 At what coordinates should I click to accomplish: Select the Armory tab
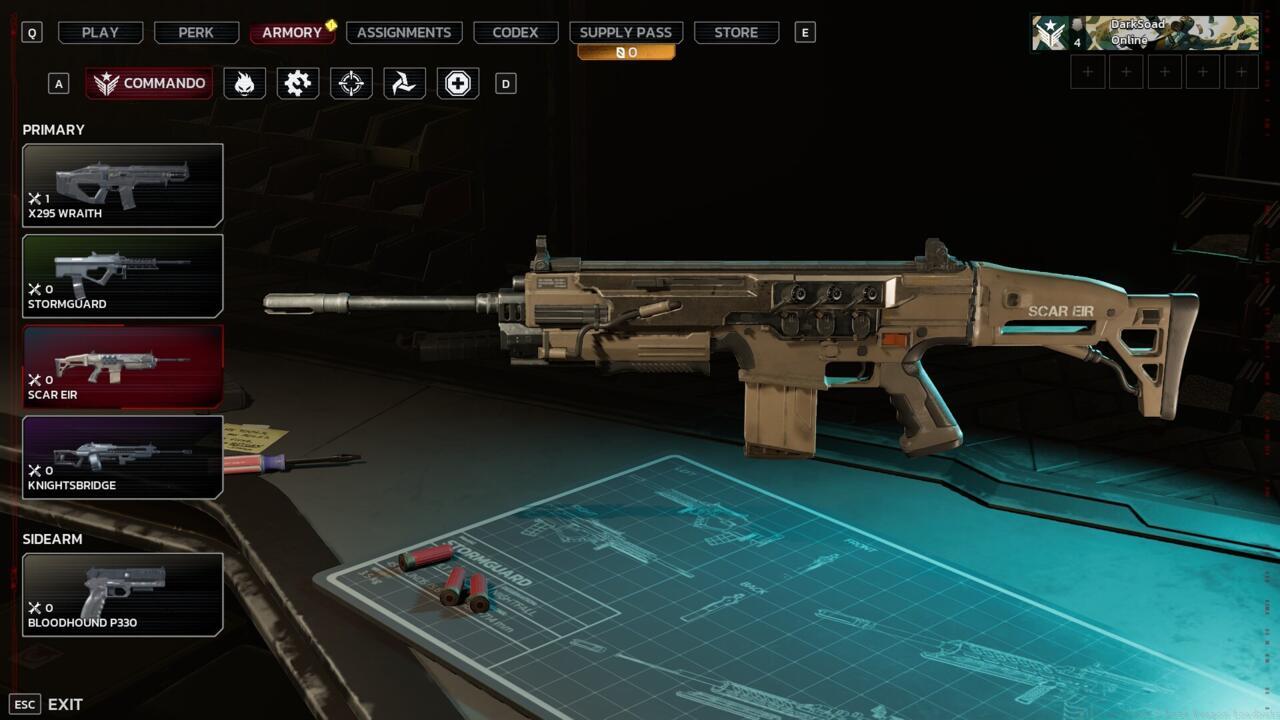[x=292, y=32]
